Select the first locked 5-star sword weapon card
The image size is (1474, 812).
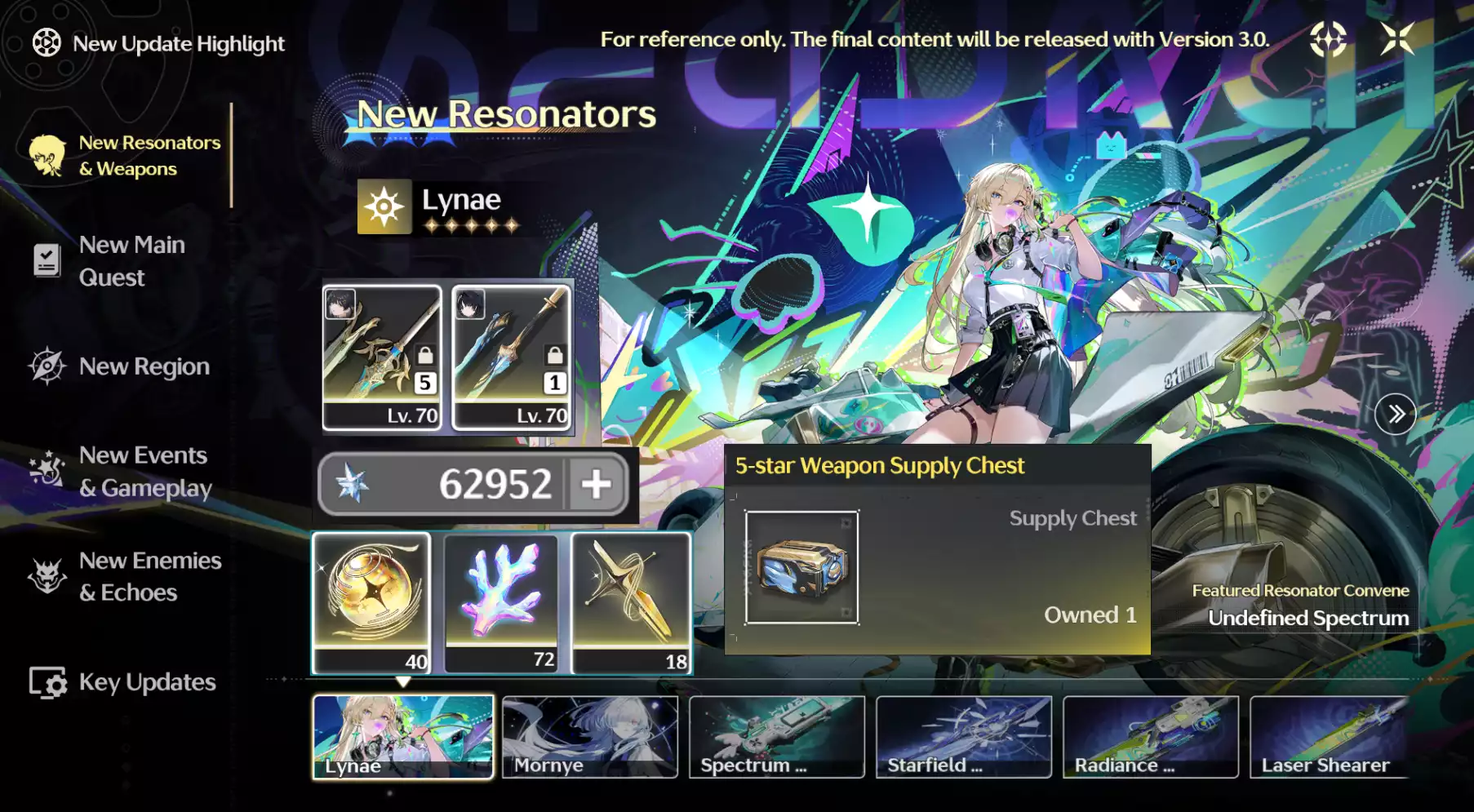coord(382,357)
